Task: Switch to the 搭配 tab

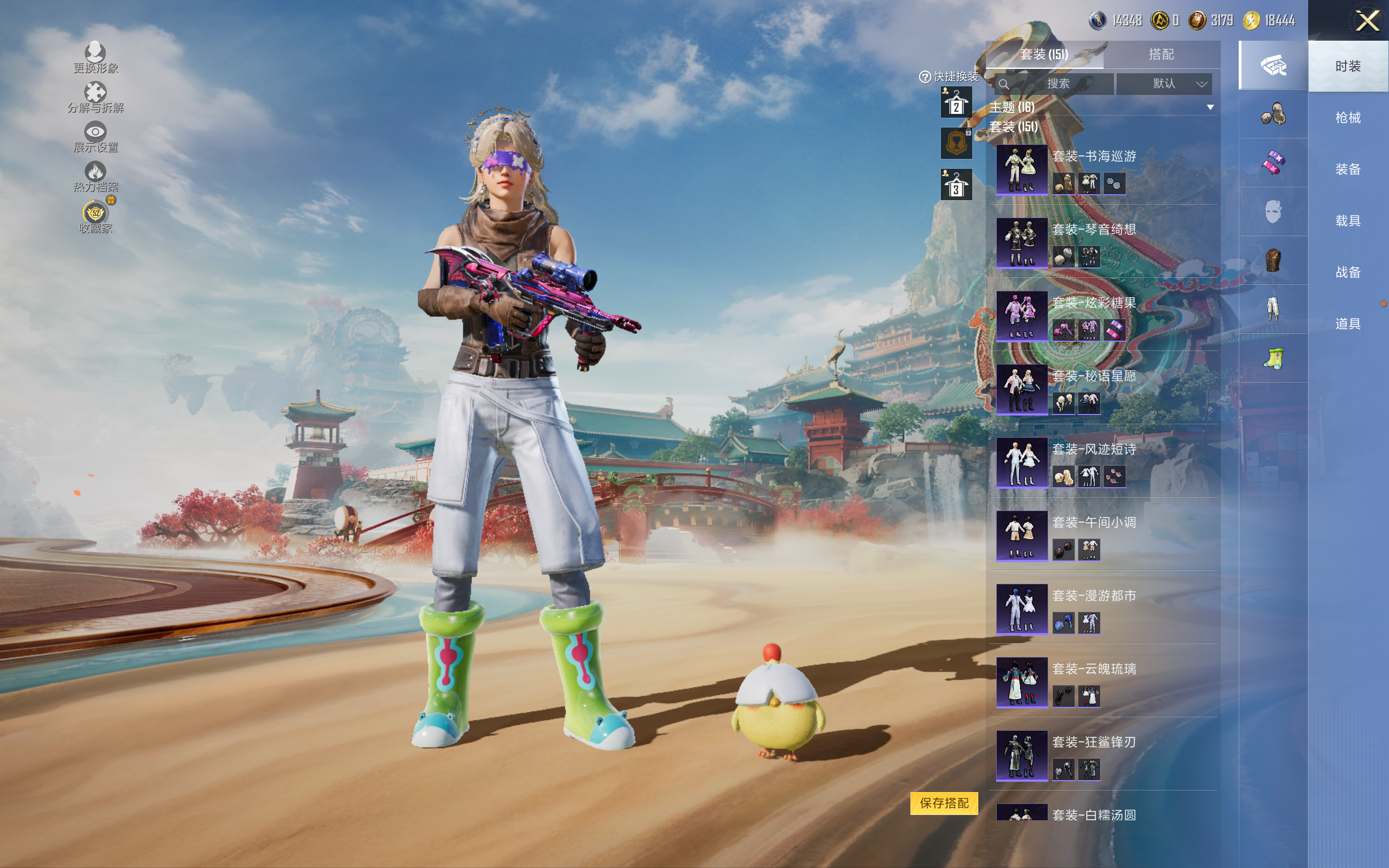Action: point(1161,55)
